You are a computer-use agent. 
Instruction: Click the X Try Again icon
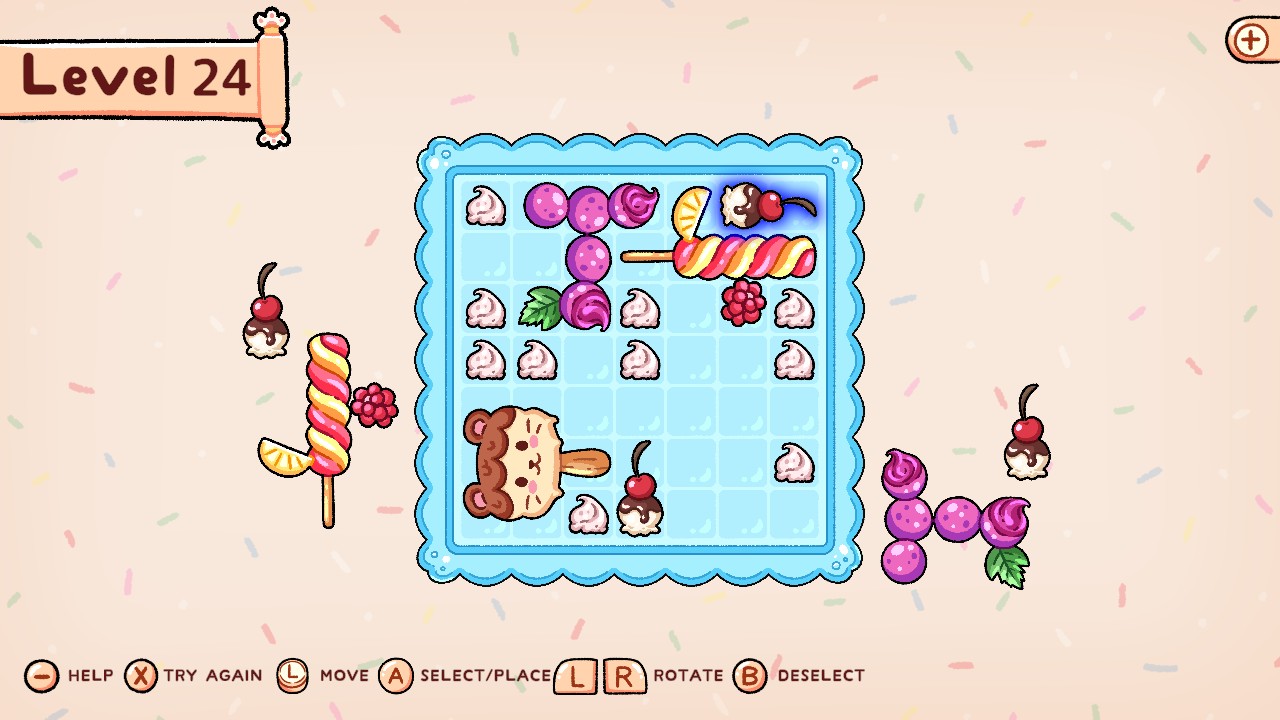(140, 676)
